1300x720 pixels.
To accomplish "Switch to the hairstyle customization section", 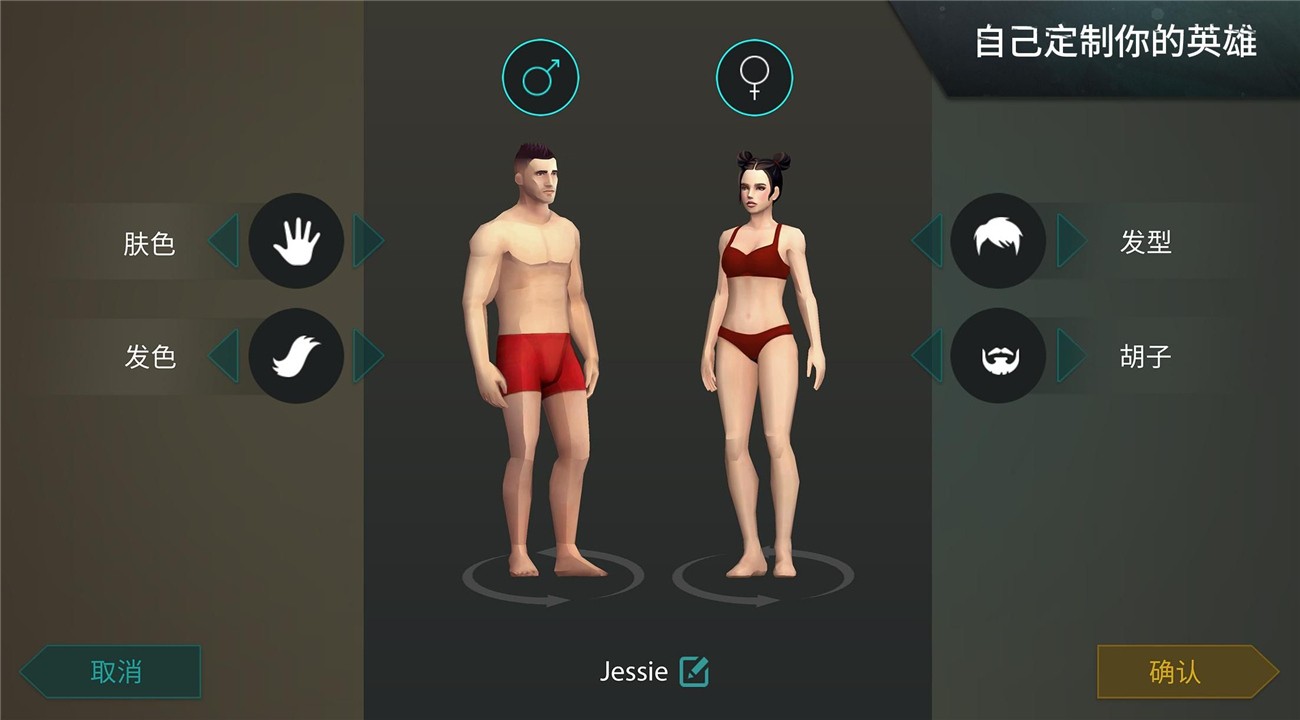I will coord(998,239).
